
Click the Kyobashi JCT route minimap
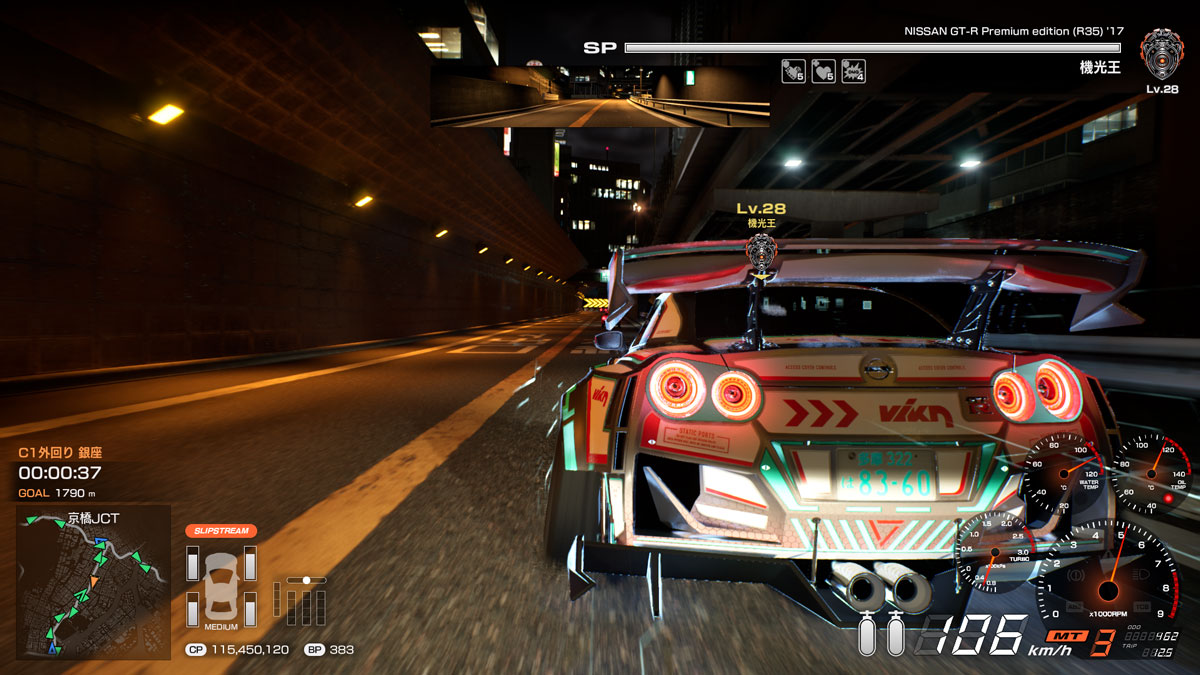pos(93,582)
